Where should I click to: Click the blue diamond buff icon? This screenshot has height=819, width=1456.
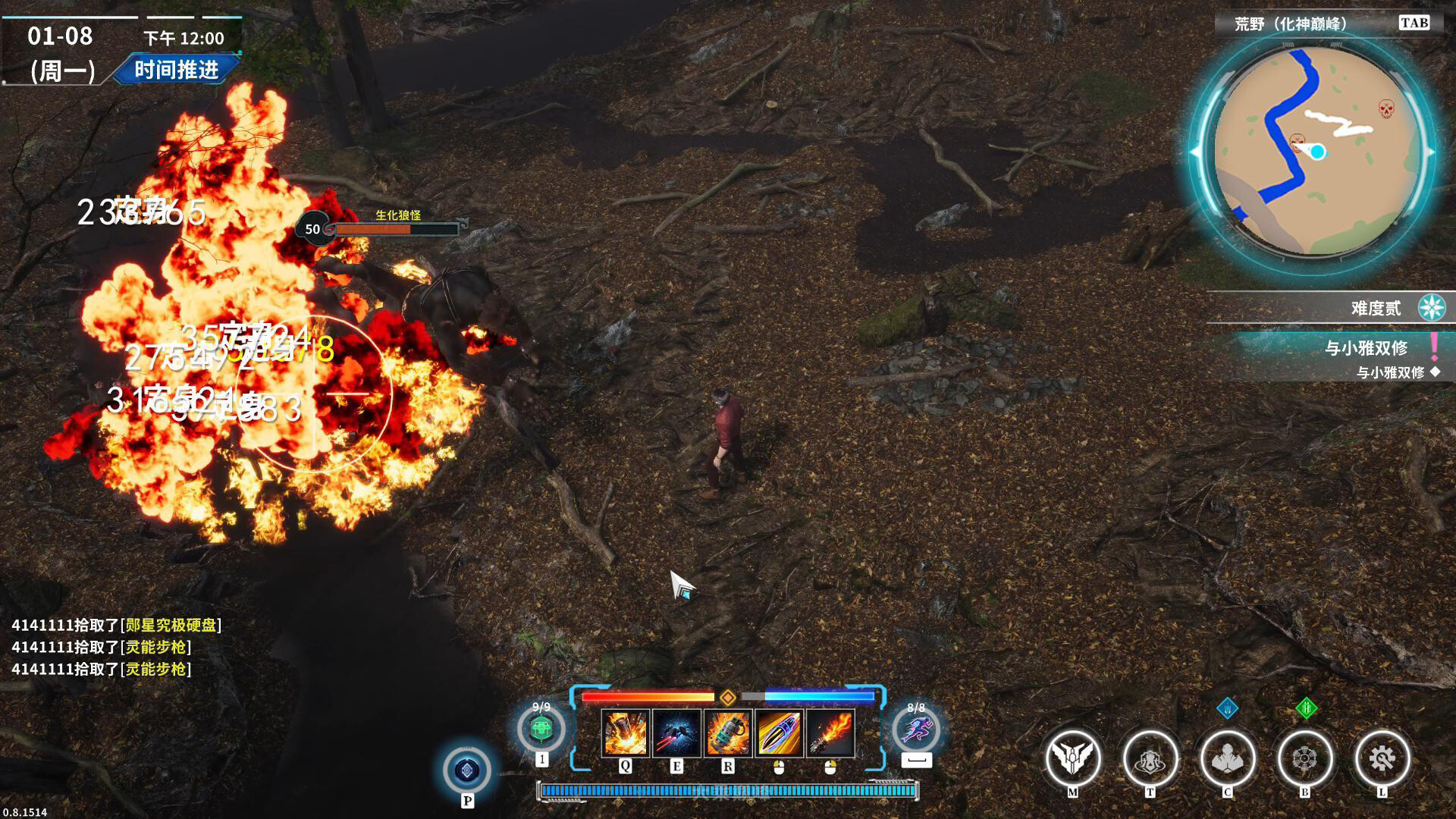click(x=1227, y=708)
